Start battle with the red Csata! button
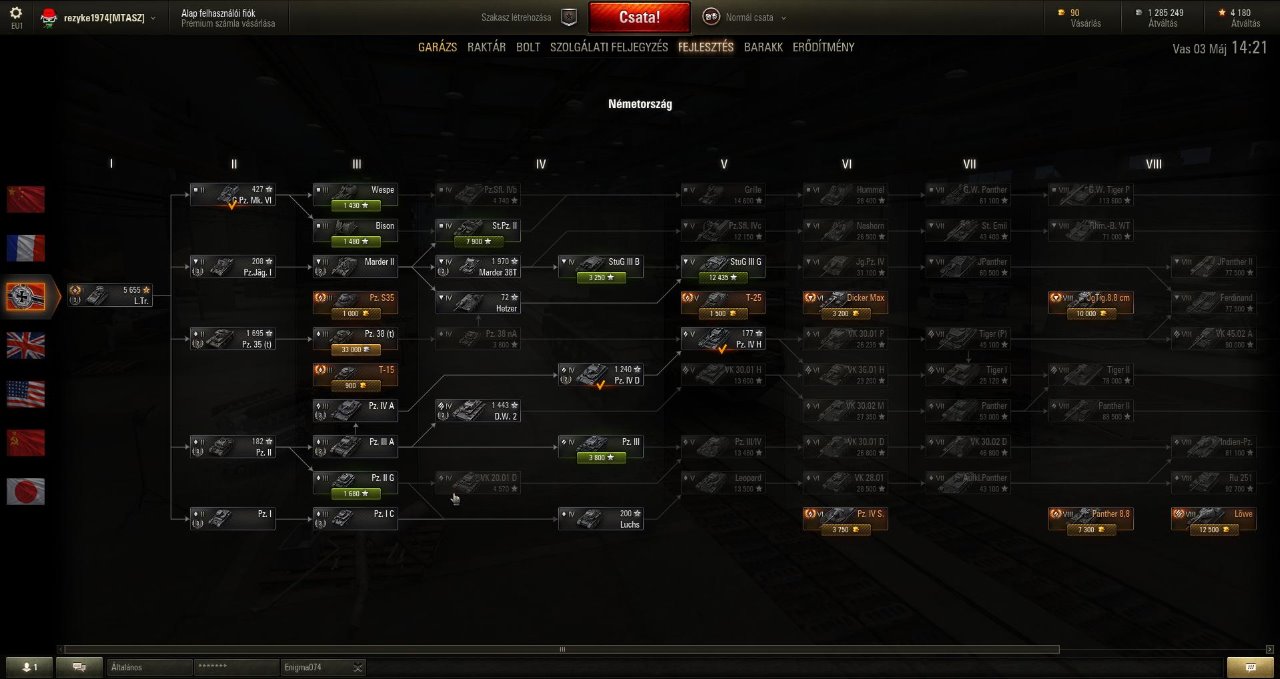 click(639, 17)
